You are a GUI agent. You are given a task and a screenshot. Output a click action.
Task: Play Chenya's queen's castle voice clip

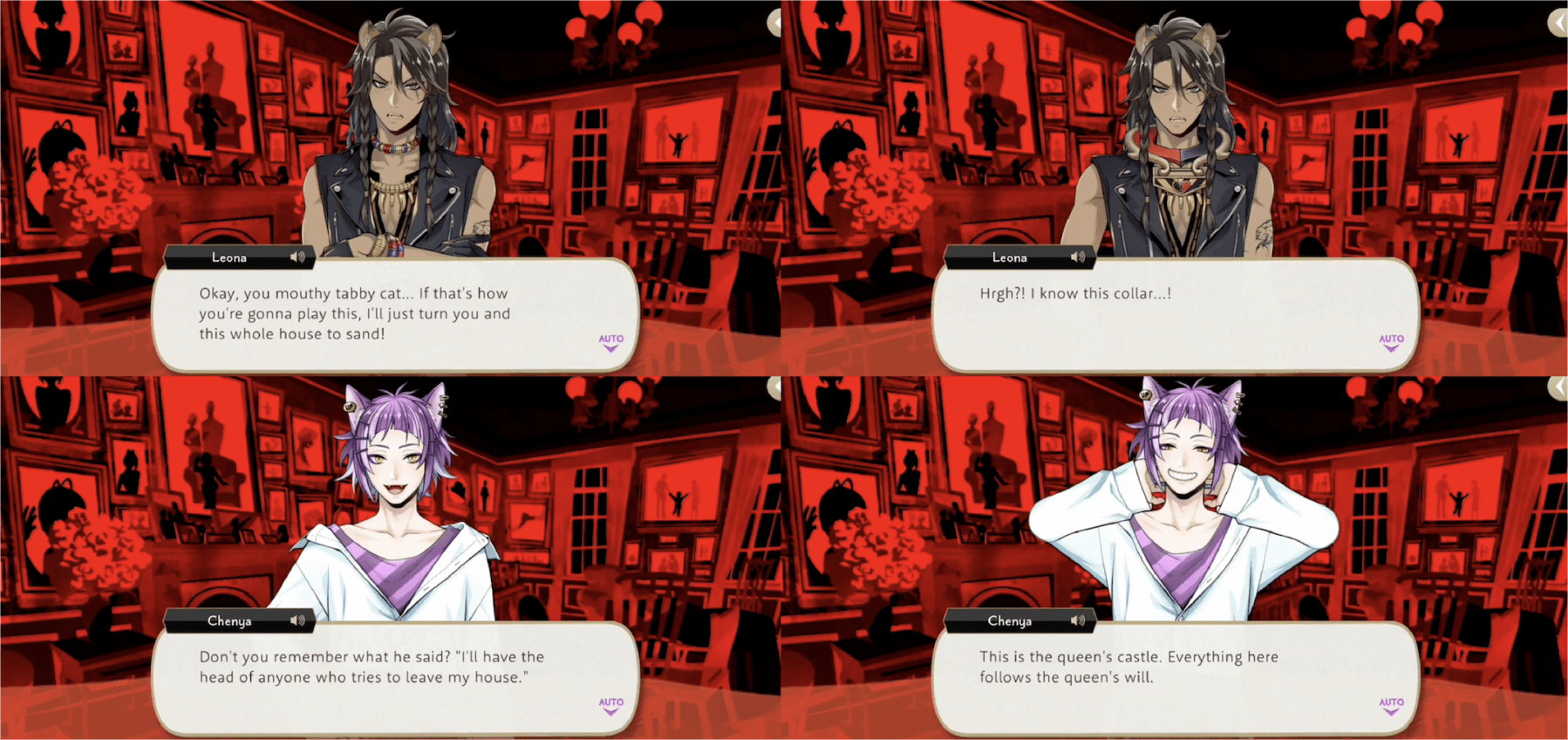click(1080, 620)
